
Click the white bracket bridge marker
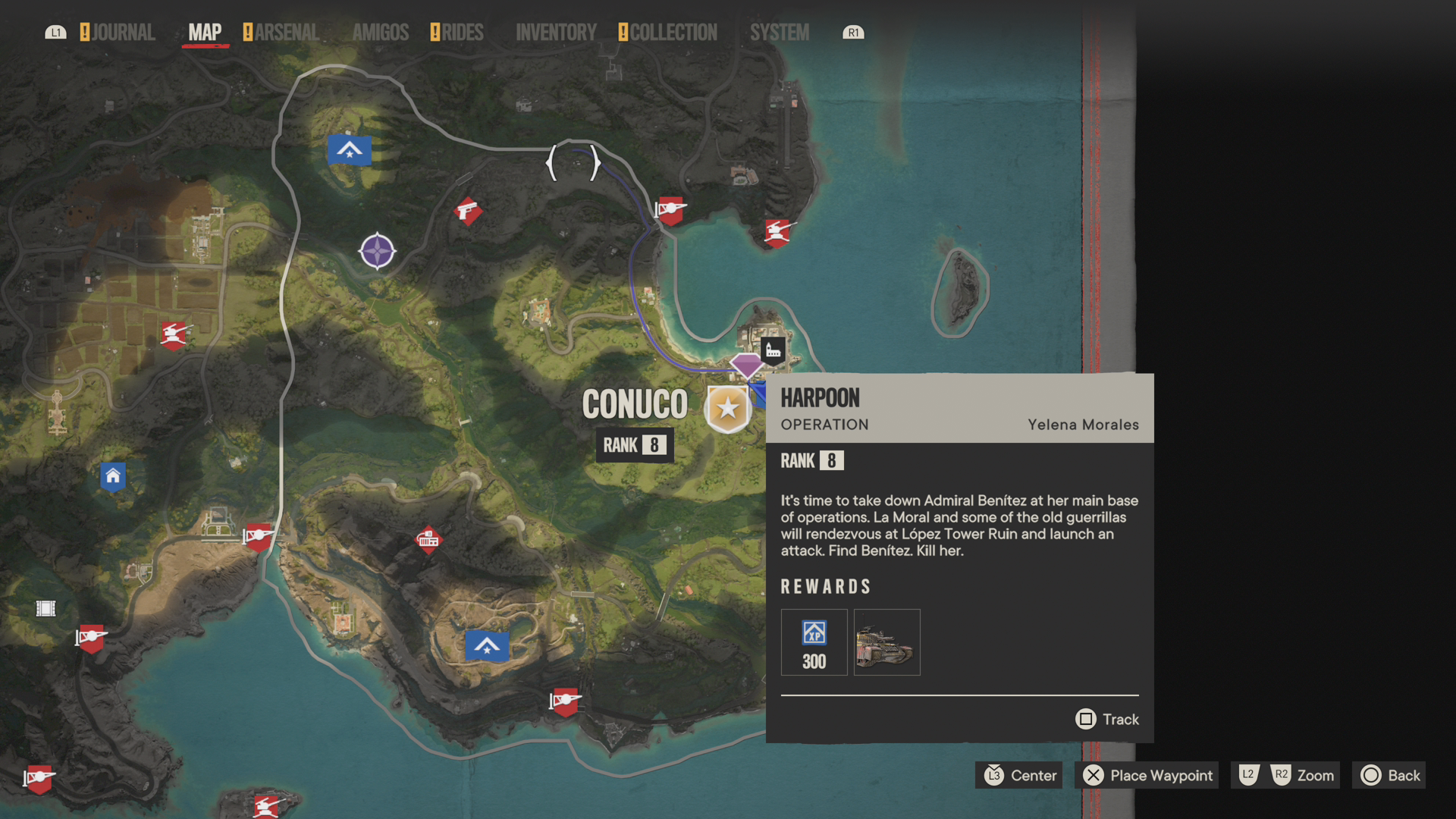[573, 161]
